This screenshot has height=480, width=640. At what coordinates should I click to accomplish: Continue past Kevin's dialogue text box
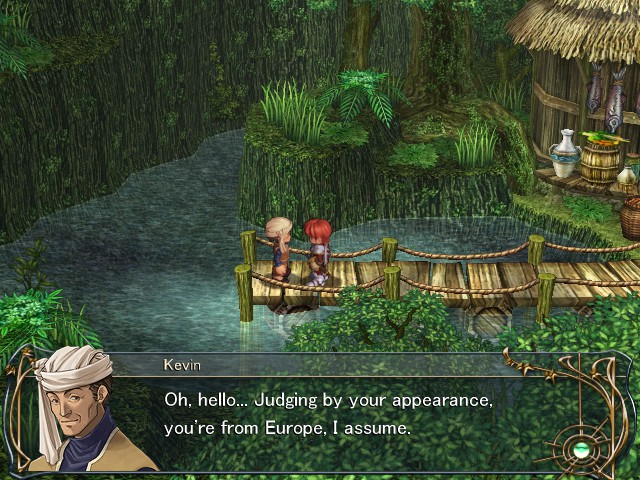coord(330,413)
